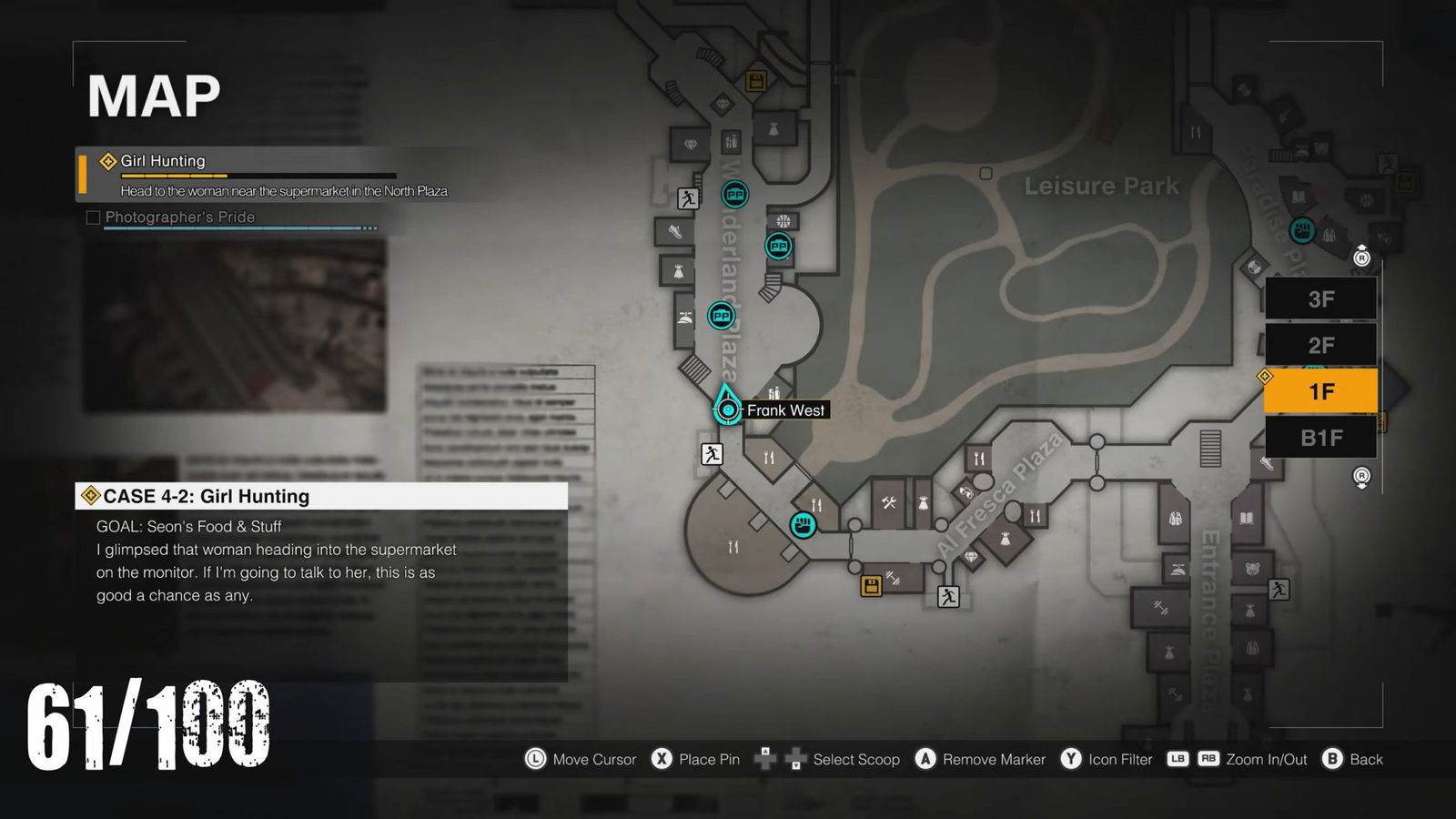This screenshot has height=819, width=1456.
Task: Click the dress clothing store icon
Action: click(678, 271)
